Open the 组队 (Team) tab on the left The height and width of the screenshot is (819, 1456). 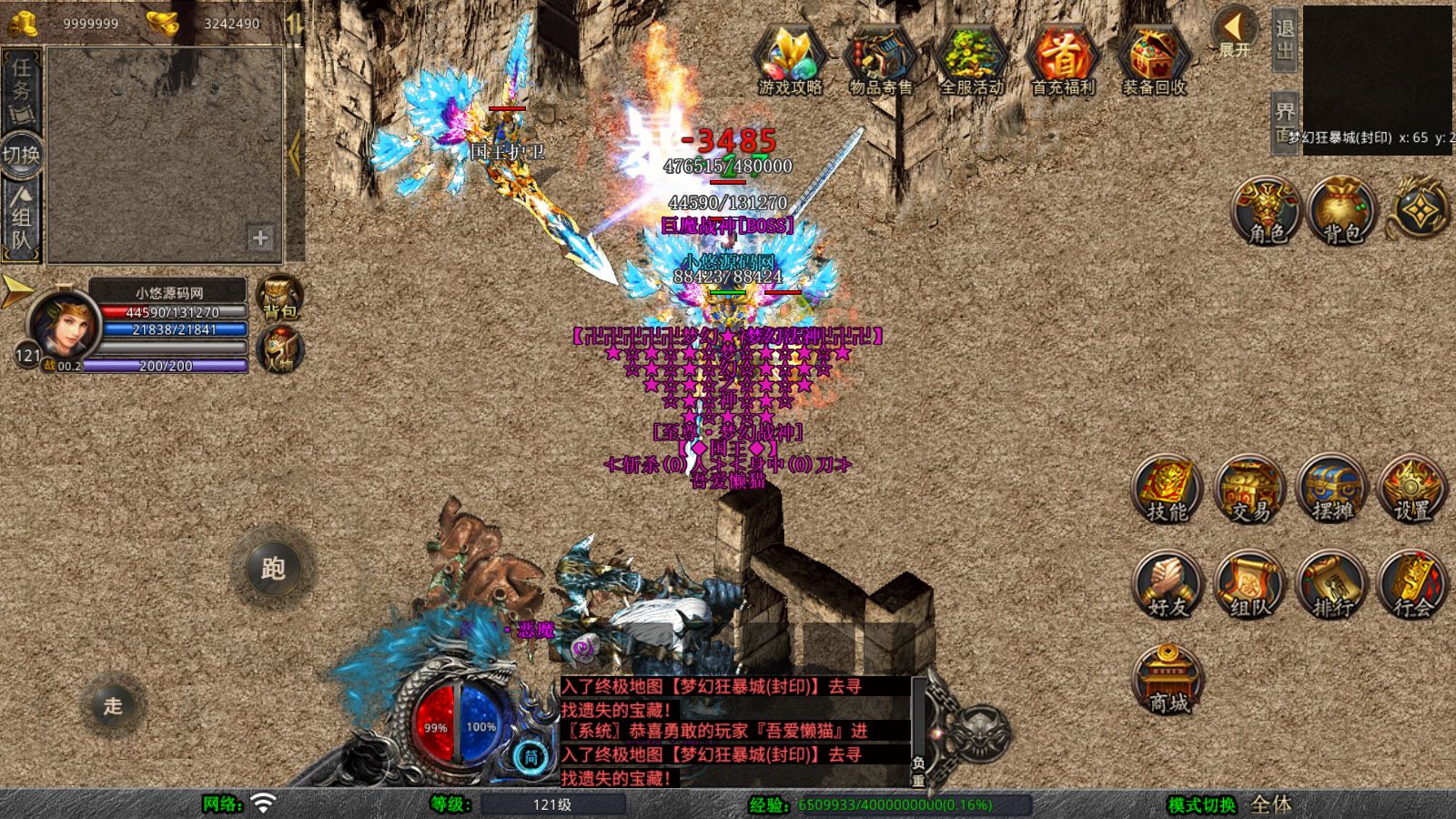(x=25, y=216)
